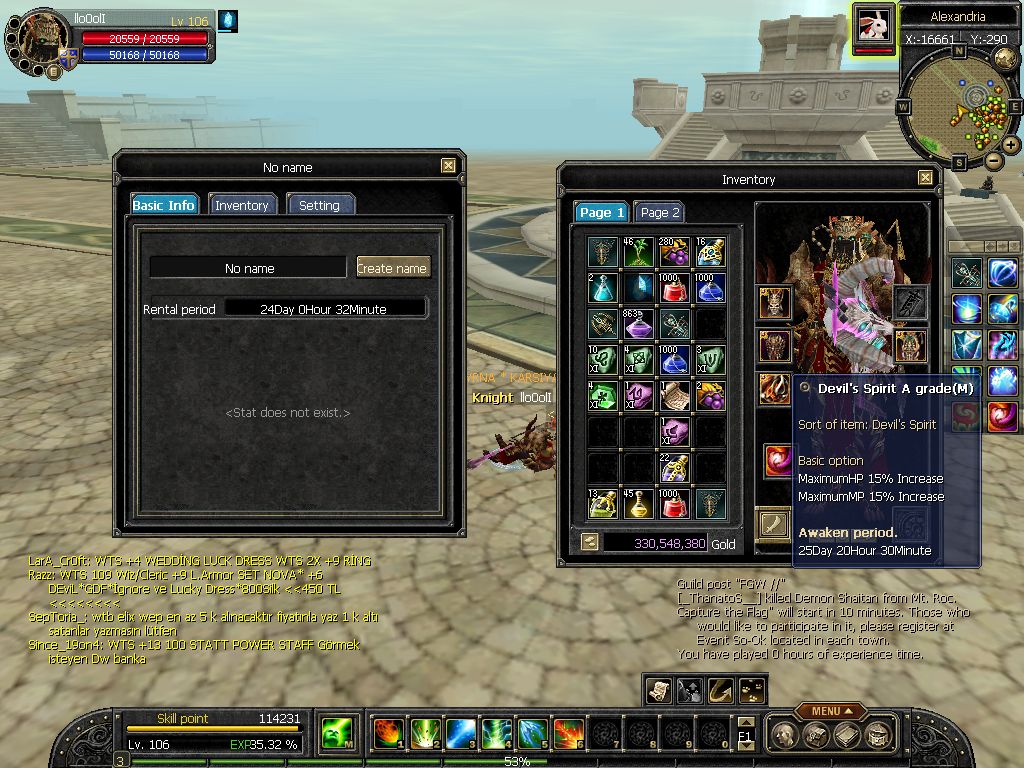Zoom out the minimap with minus button
This screenshot has width=1024, height=768.
point(994,160)
